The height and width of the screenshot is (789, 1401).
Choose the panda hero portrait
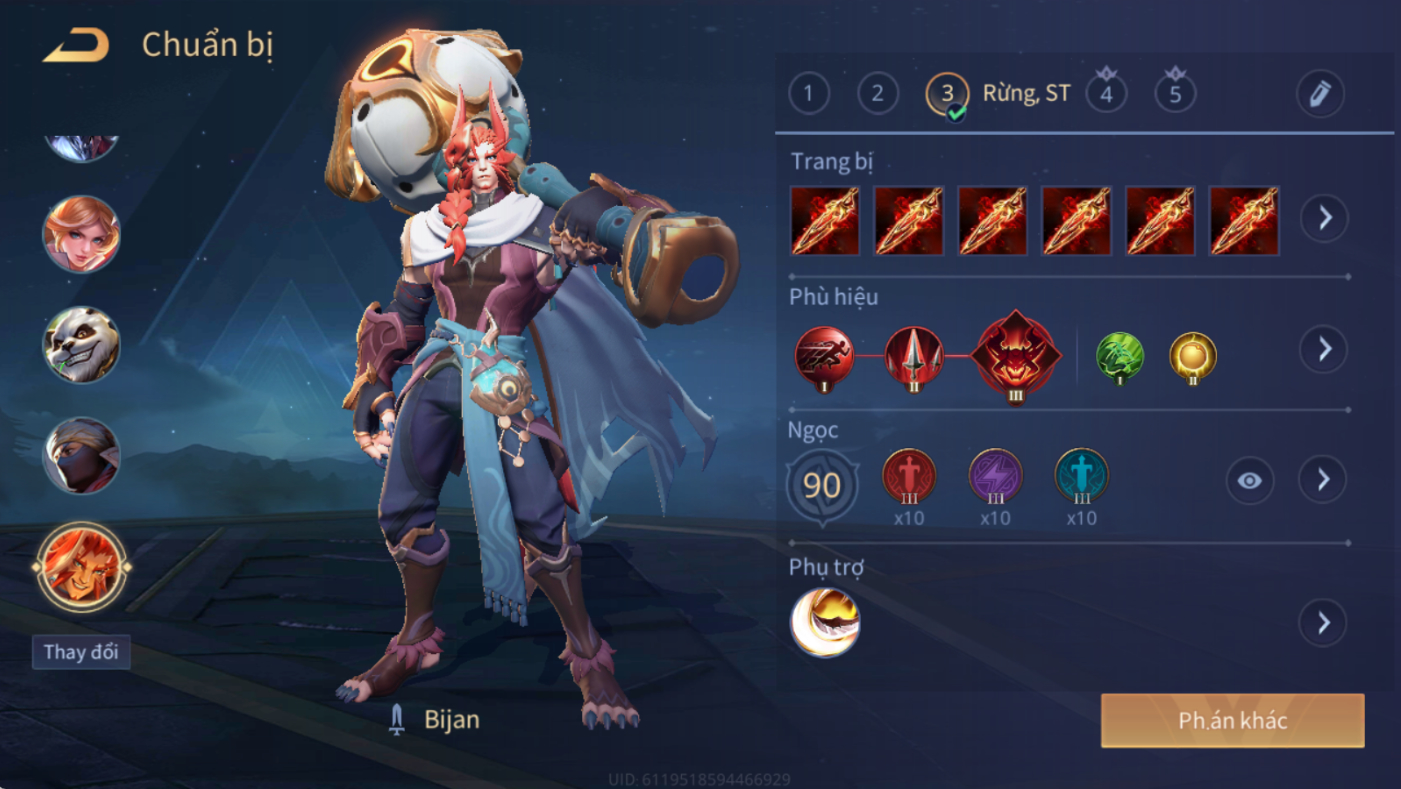(81, 345)
